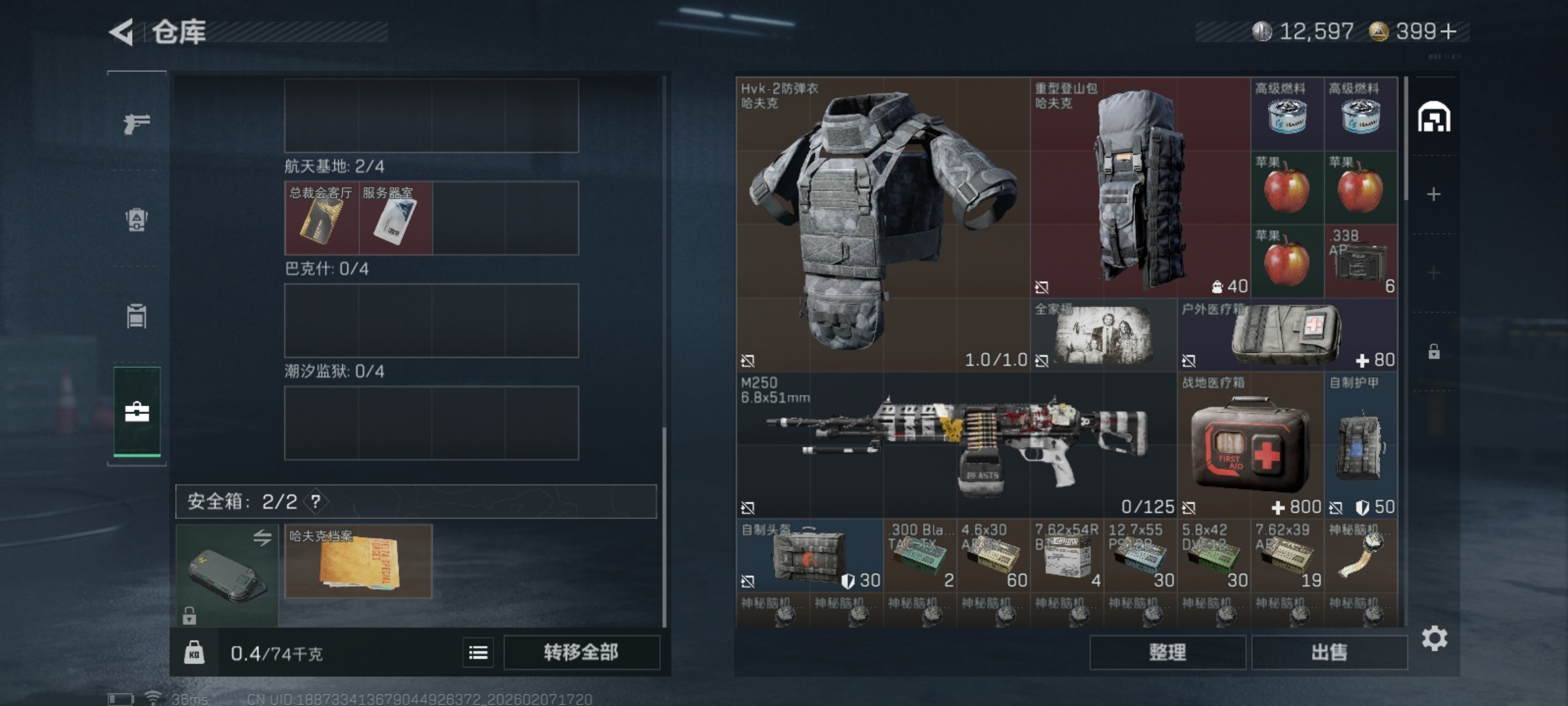Open the briefcase keycard tab
This screenshot has width=1568, height=706.
click(137, 412)
